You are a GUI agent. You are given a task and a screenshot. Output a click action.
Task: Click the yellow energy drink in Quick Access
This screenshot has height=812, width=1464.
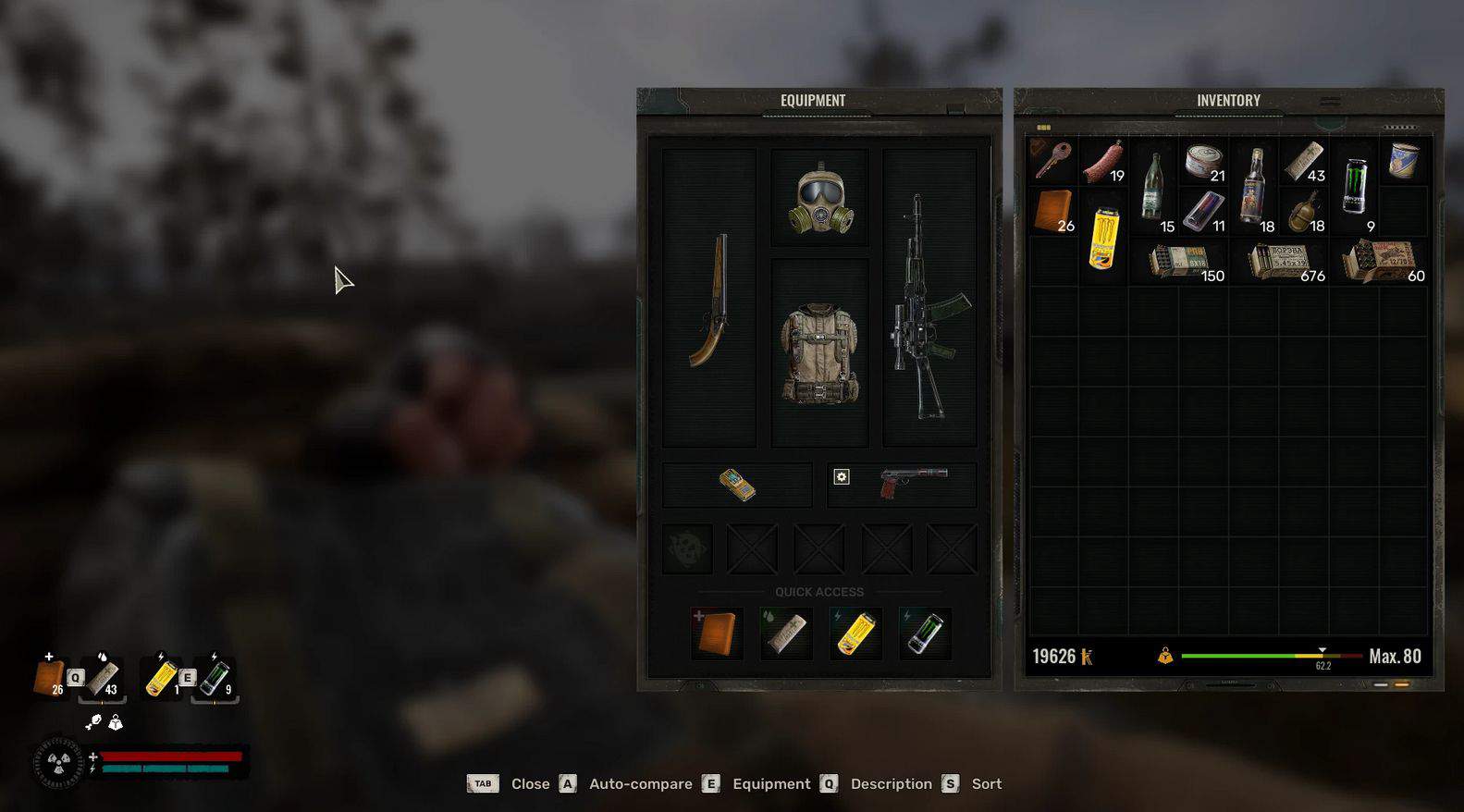tap(856, 634)
